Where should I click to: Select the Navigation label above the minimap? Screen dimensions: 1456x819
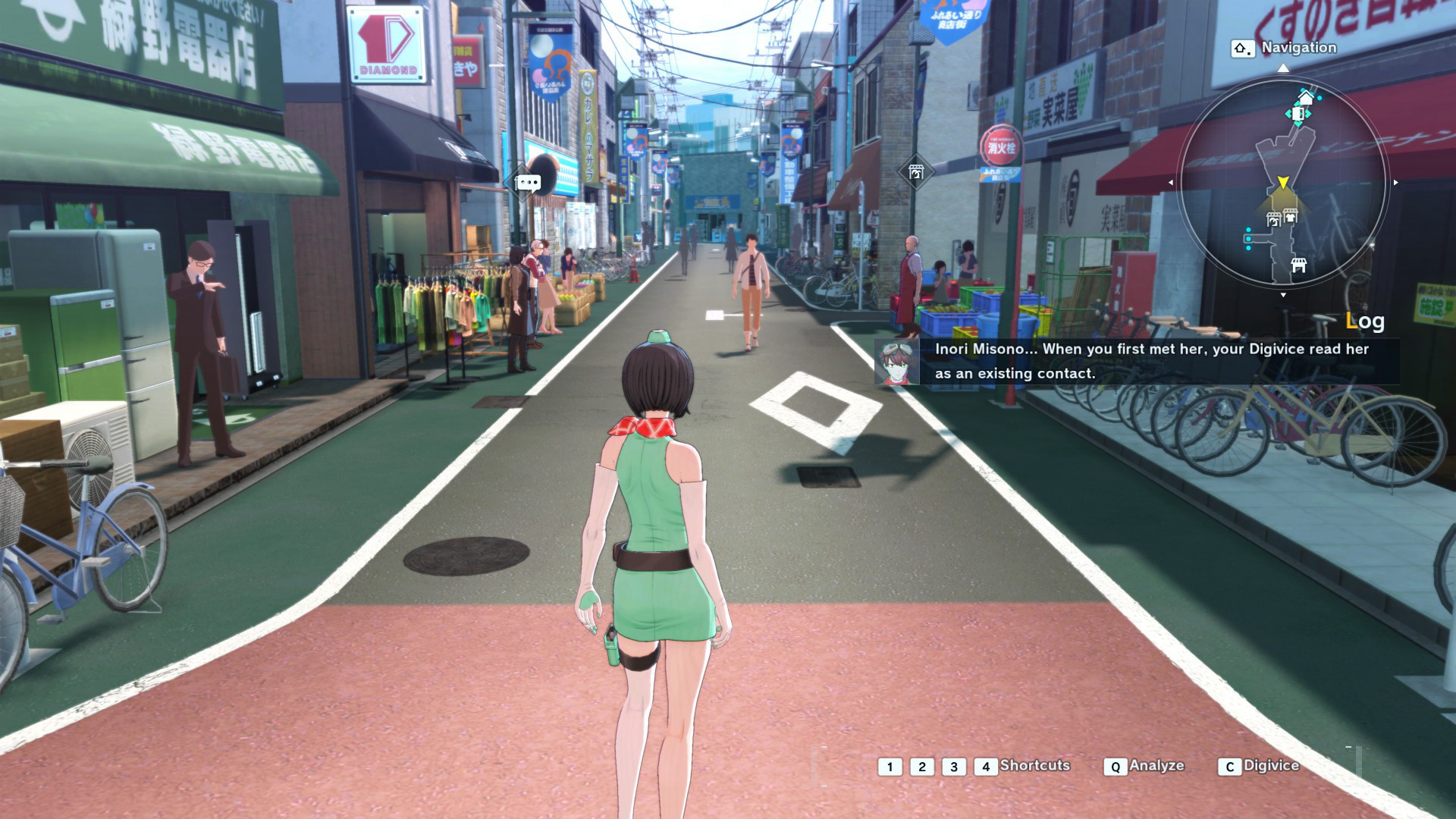pos(1298,48)
